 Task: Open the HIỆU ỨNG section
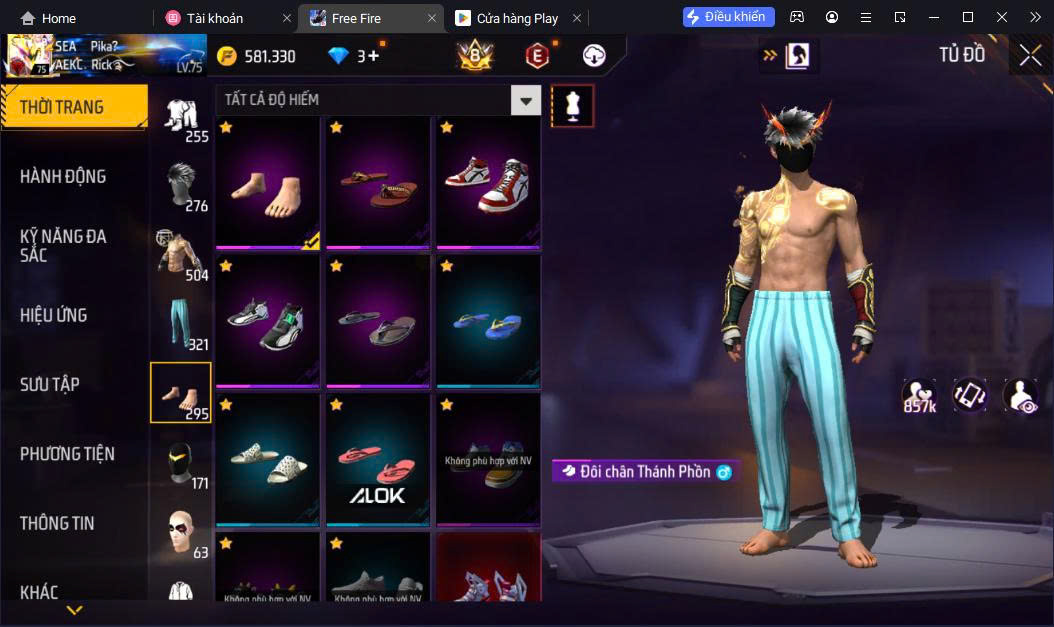54,315
